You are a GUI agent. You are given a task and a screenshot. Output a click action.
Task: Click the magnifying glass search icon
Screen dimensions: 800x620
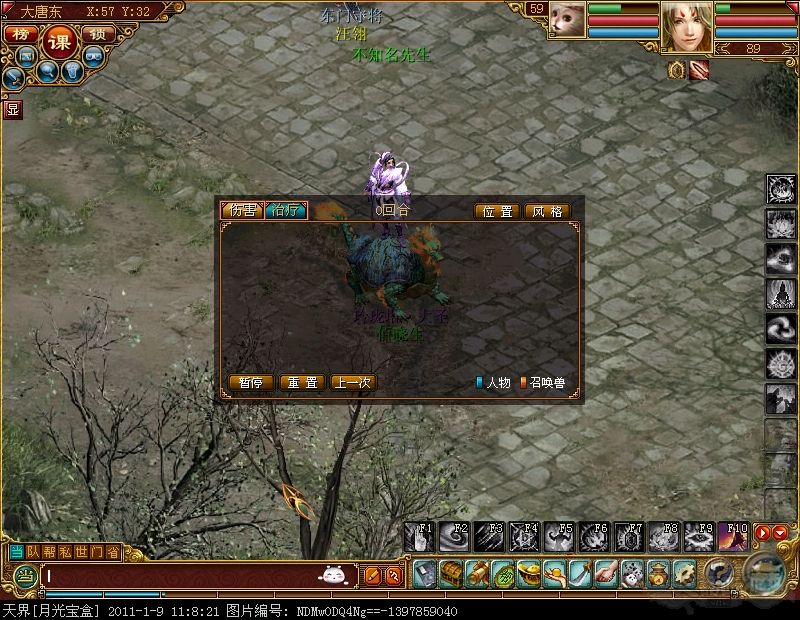(48, 71)
